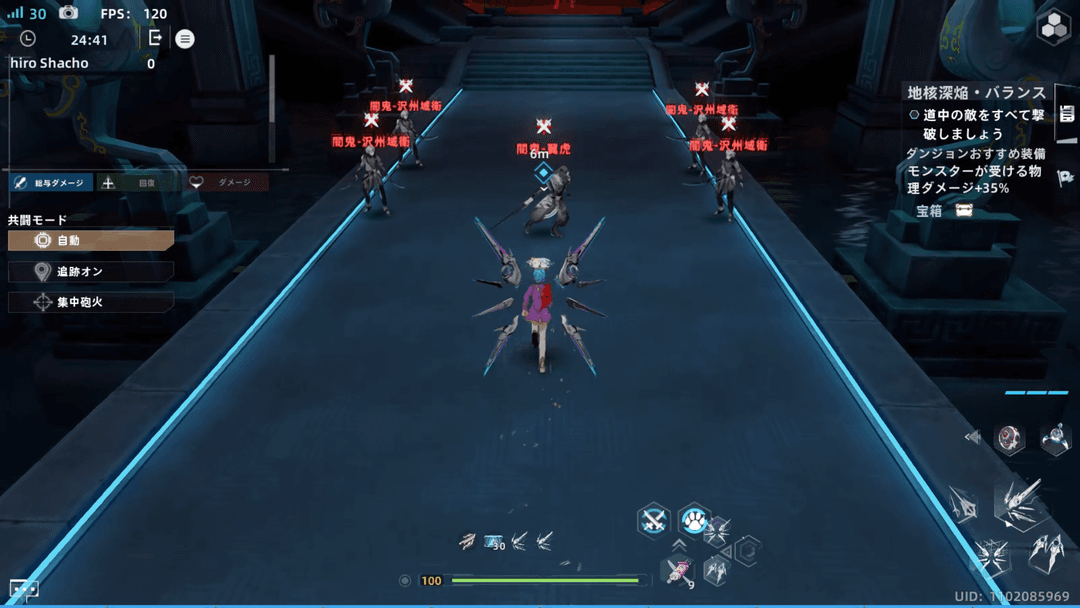Open the 地核深焔・バランス objective tracker
The height and width of the screenshot is (608, 1080).
click(975, 92)
